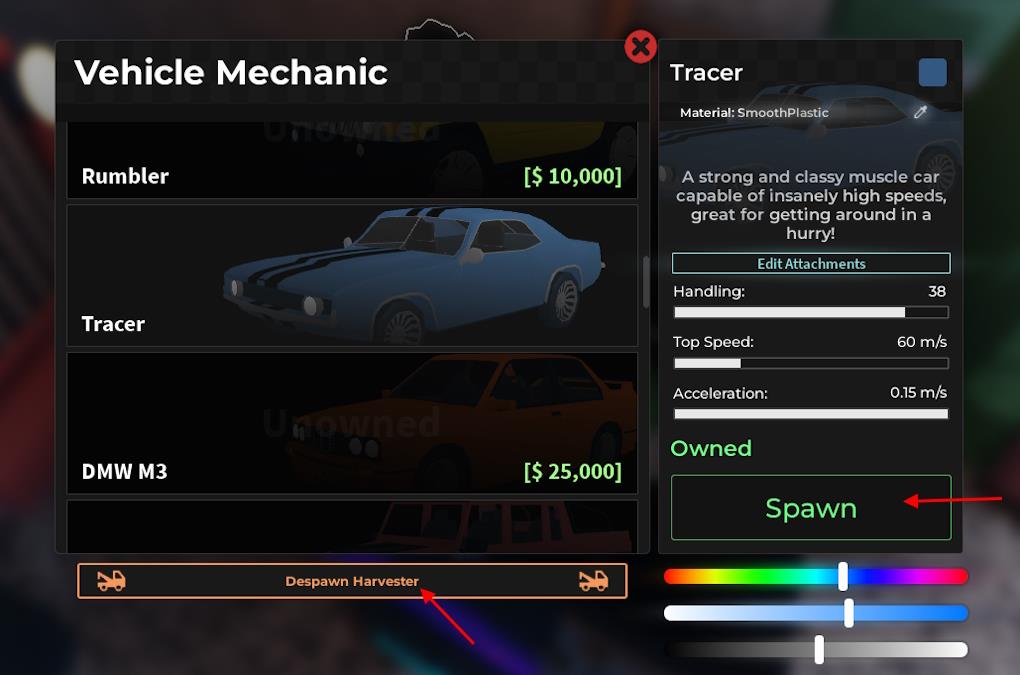Click the Despawn Harvester button
Viewport: 1020px width, 675px height.
click(x=352, y=581)
